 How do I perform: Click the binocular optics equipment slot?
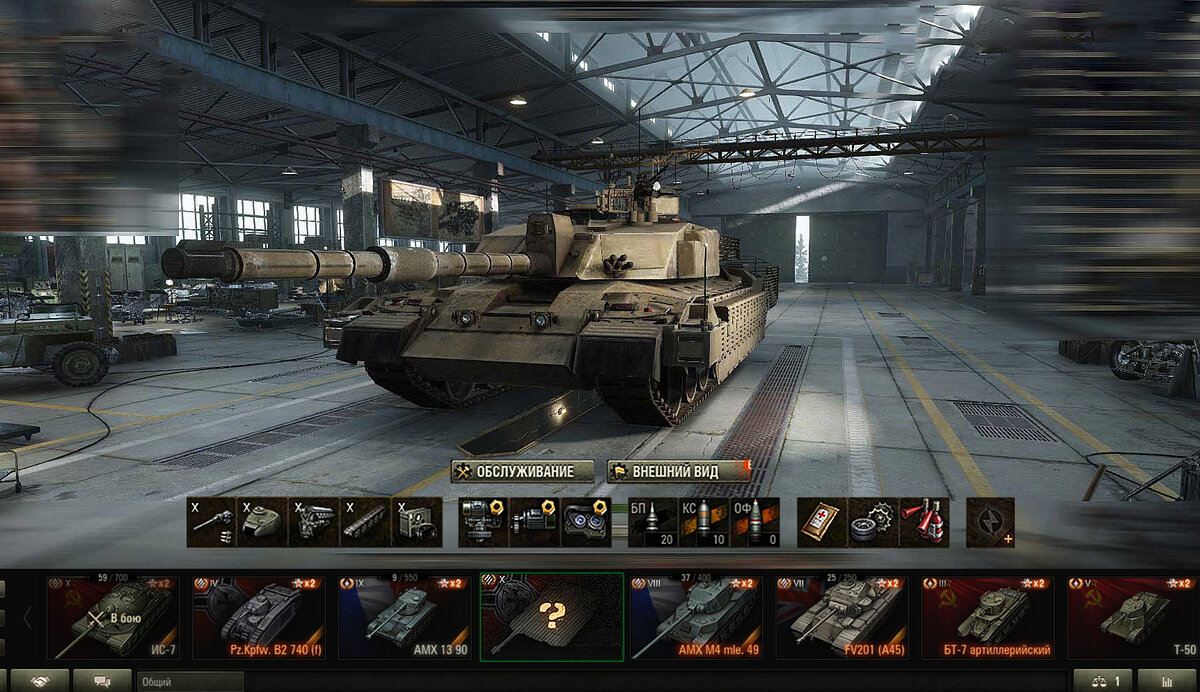[586, 522]
